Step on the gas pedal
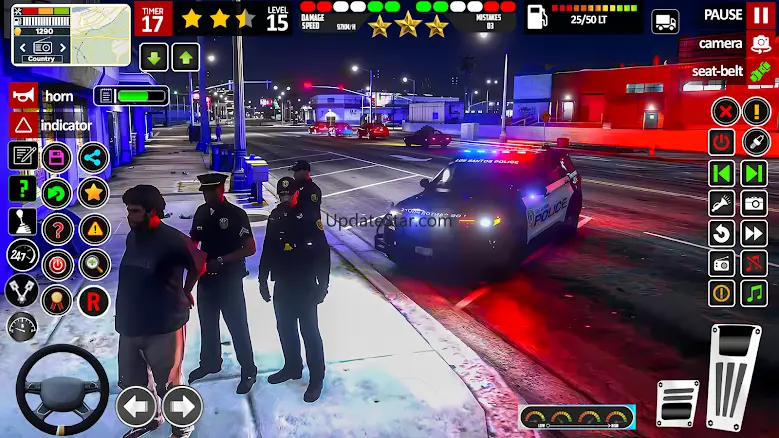 pyautogui.click(x=734, y=377)
